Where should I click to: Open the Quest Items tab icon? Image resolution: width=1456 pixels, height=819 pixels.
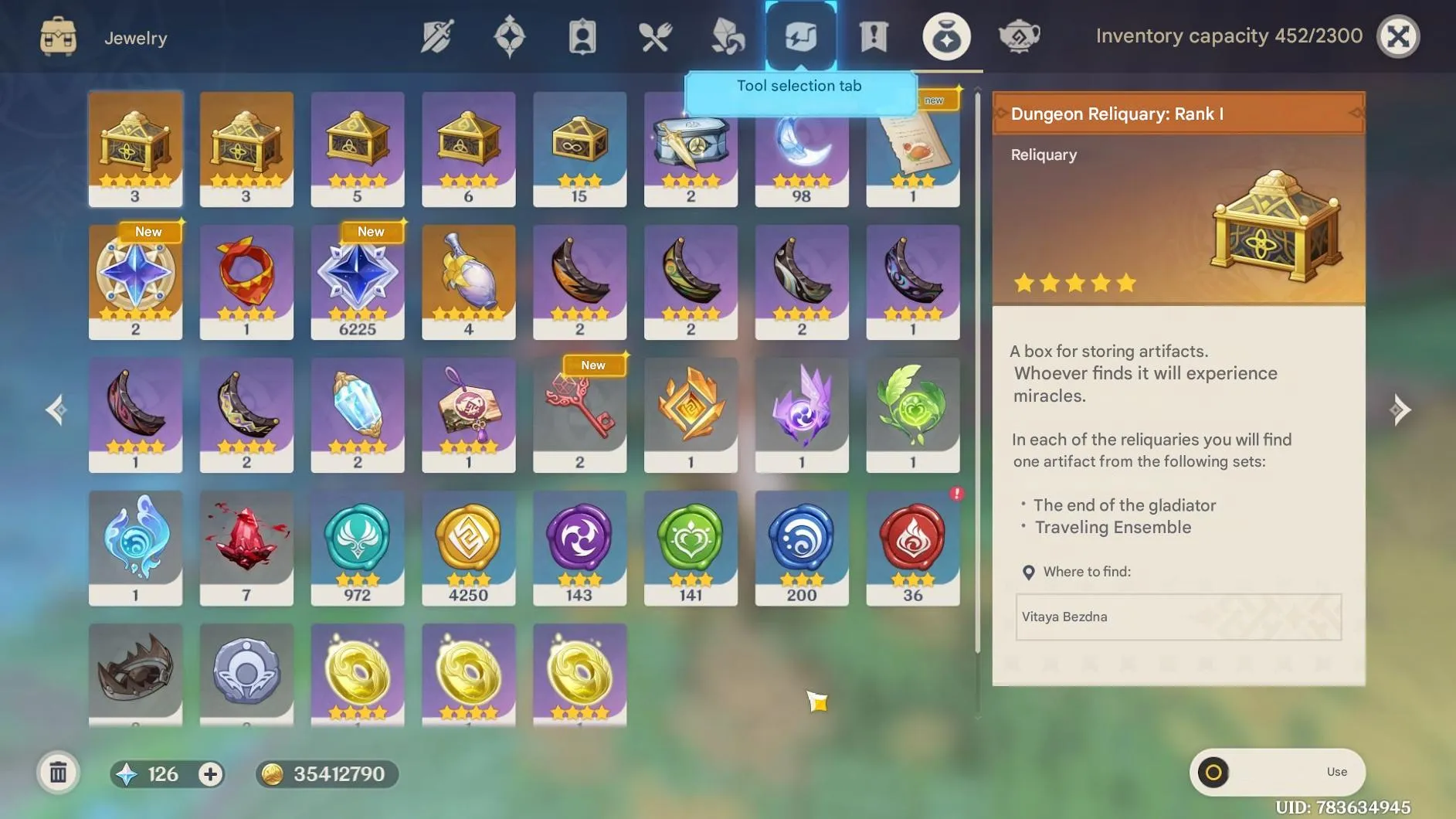coord(873,36)
